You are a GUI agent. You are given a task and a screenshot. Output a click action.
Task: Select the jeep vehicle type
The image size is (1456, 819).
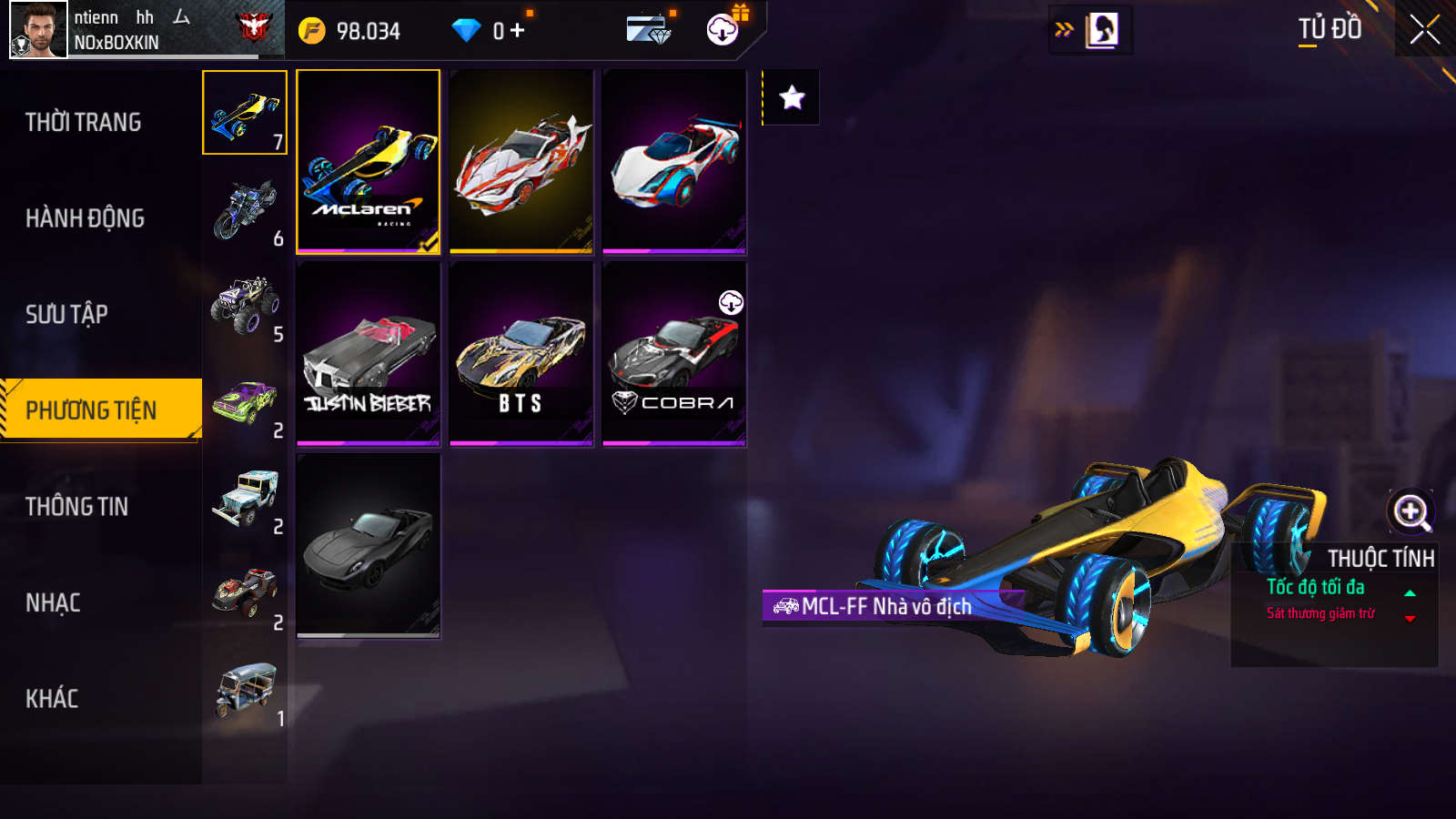[245, 498]
